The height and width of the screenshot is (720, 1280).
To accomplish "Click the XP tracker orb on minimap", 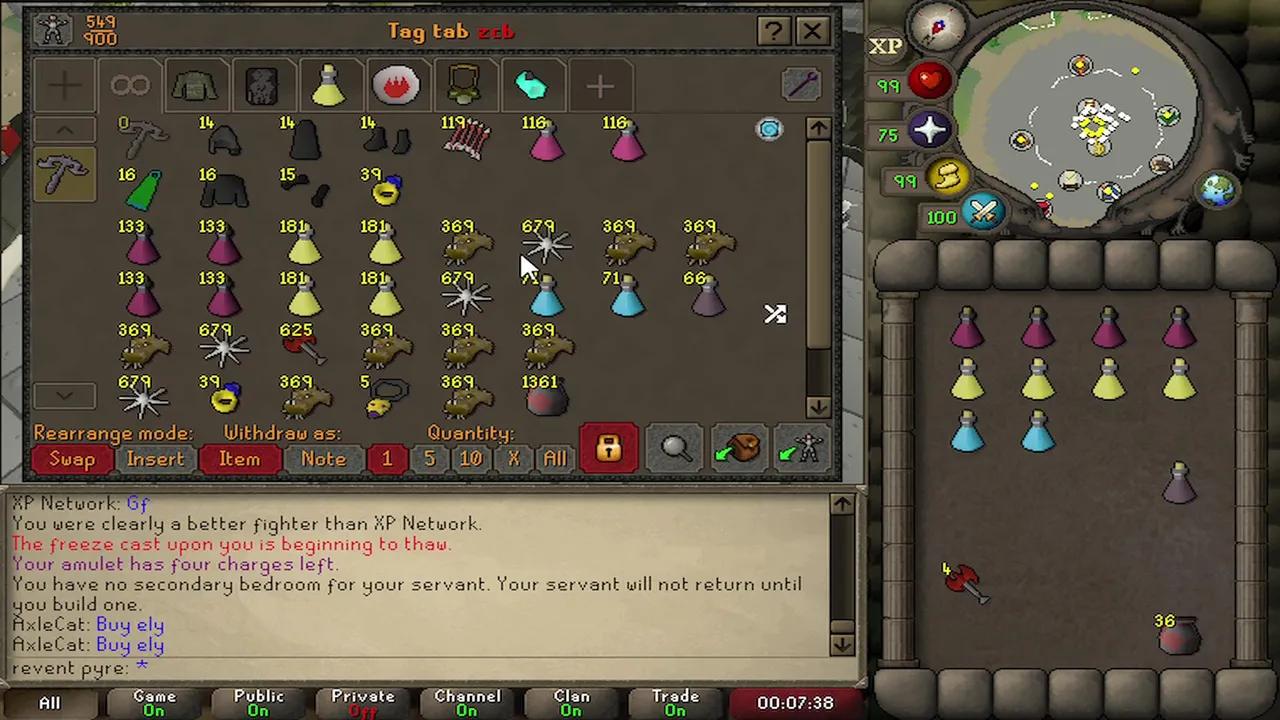I will coord(886,45).
